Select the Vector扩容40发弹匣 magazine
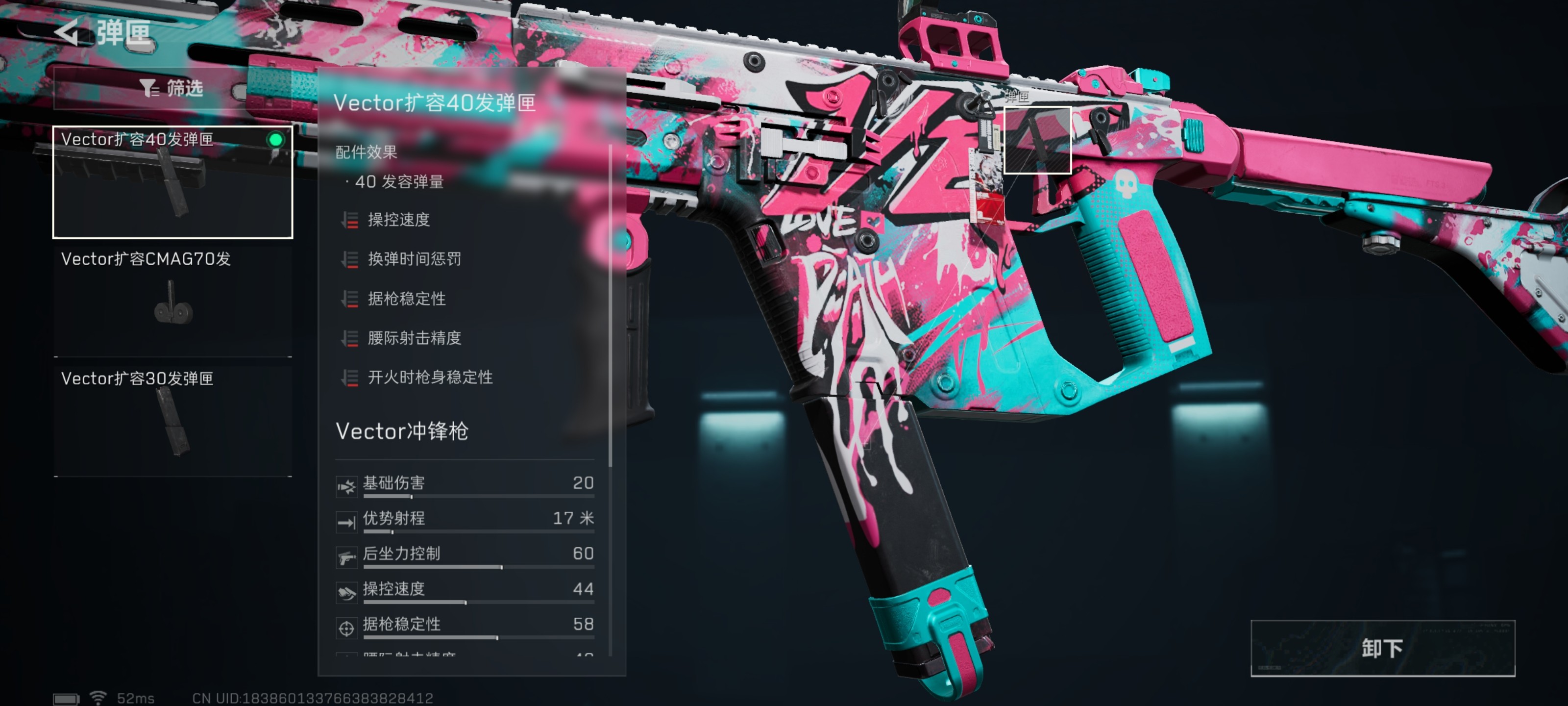Image resolution: width=1568 pixels, height=706 pixels. 173,182
